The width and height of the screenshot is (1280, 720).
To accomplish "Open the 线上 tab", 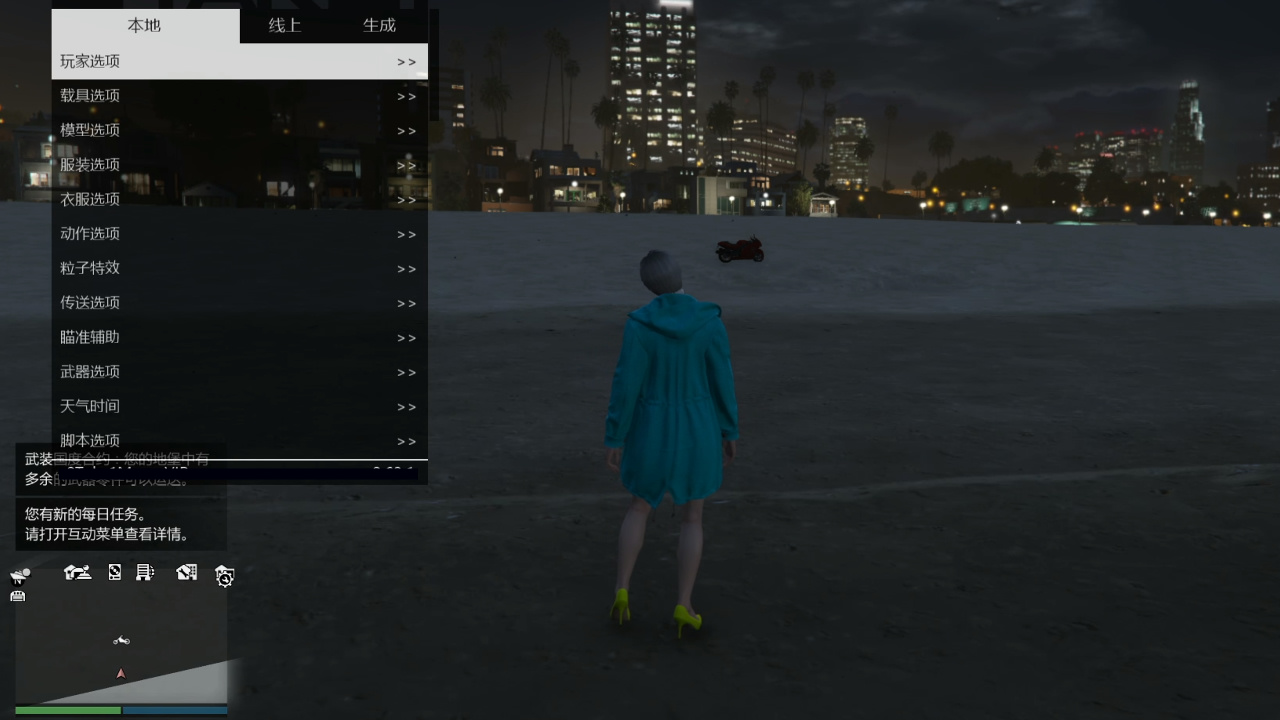I will (x=285, y=25).
